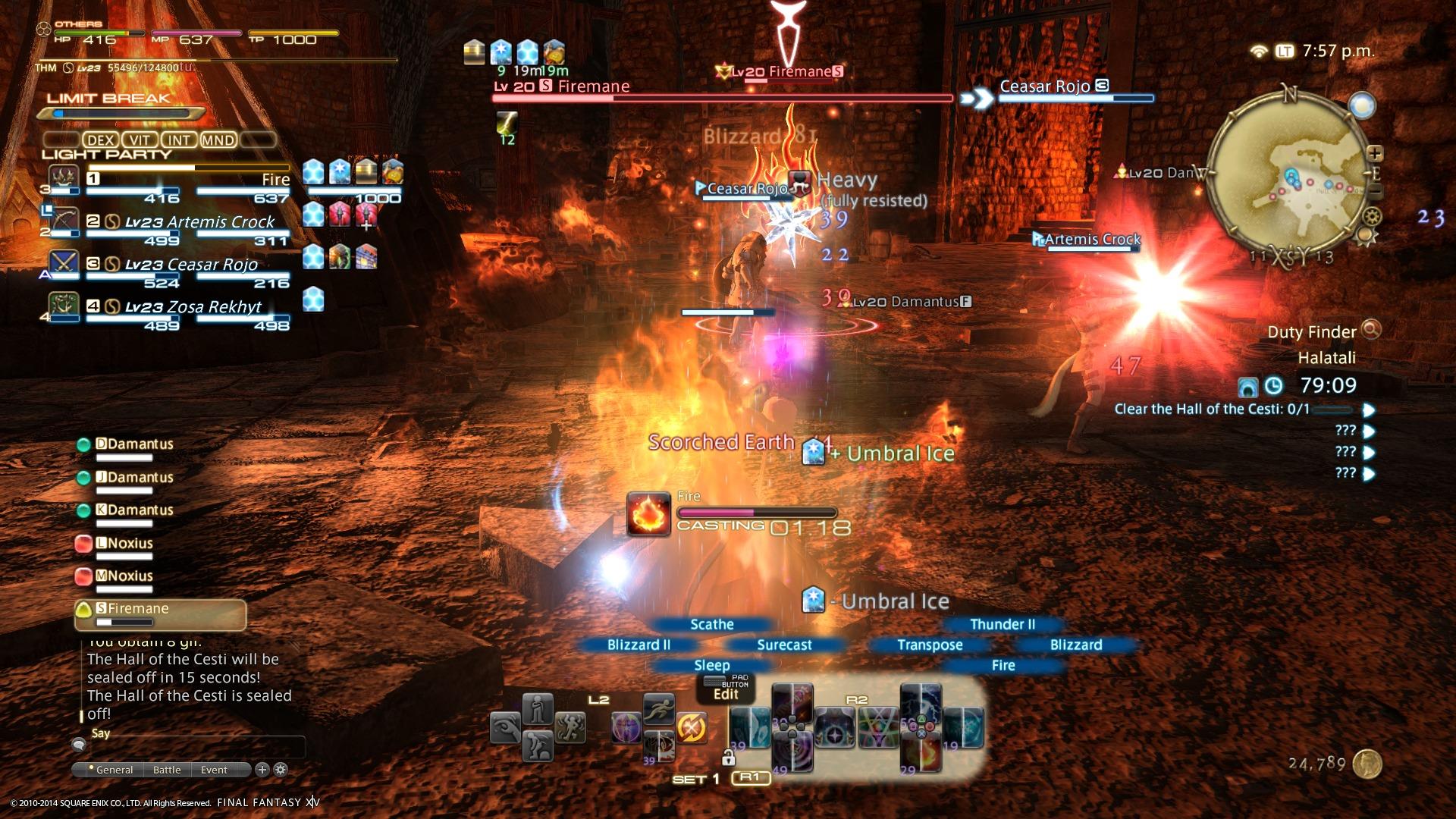The width and height of the screenshot is (1456, 819).
Task: Select party member Artemis Crock
Action: (x=188, y=222)
